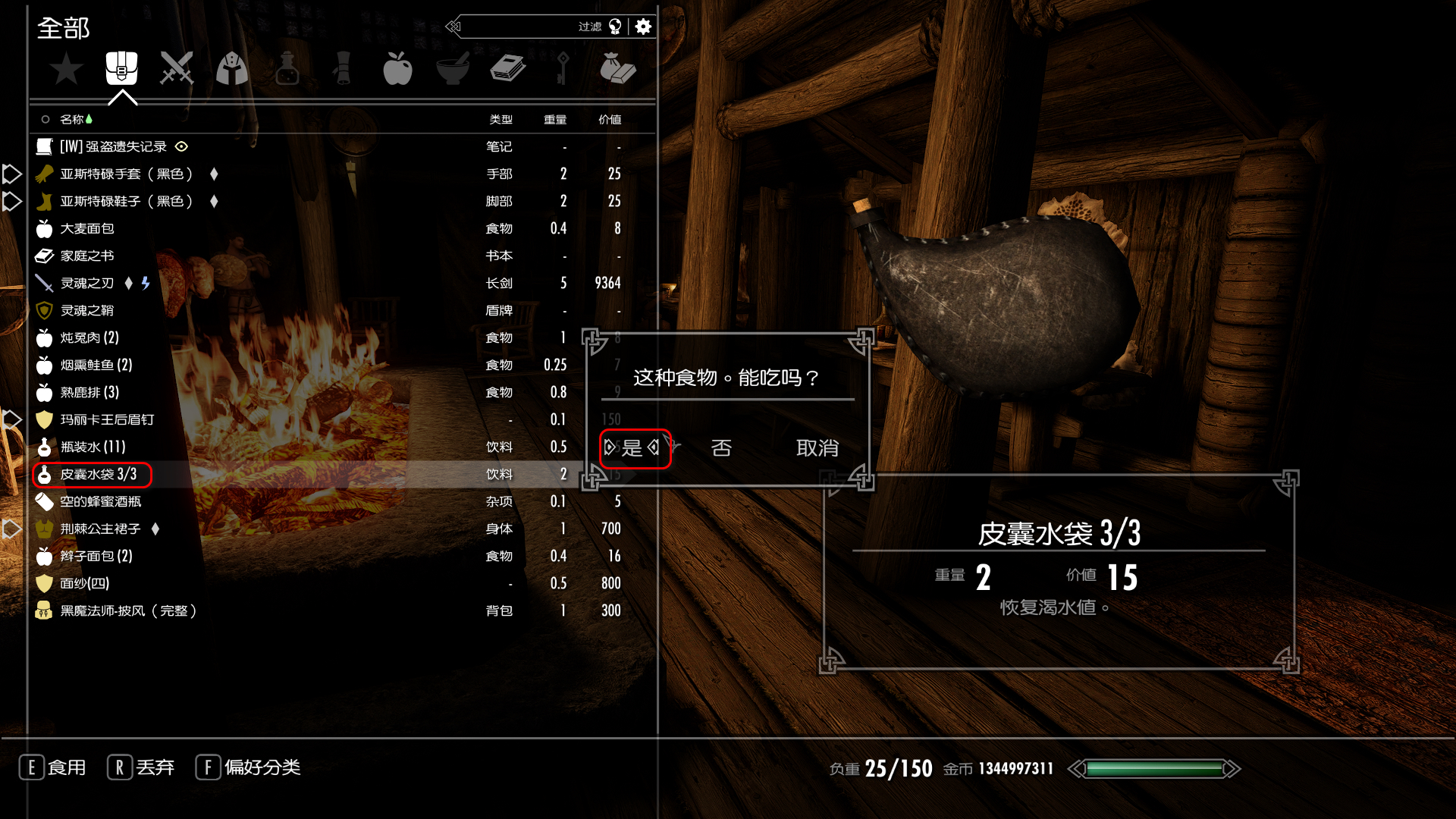The image size is (1456, 819).
Task: Select 大麦面包 food item
Action: coord(87,229)
